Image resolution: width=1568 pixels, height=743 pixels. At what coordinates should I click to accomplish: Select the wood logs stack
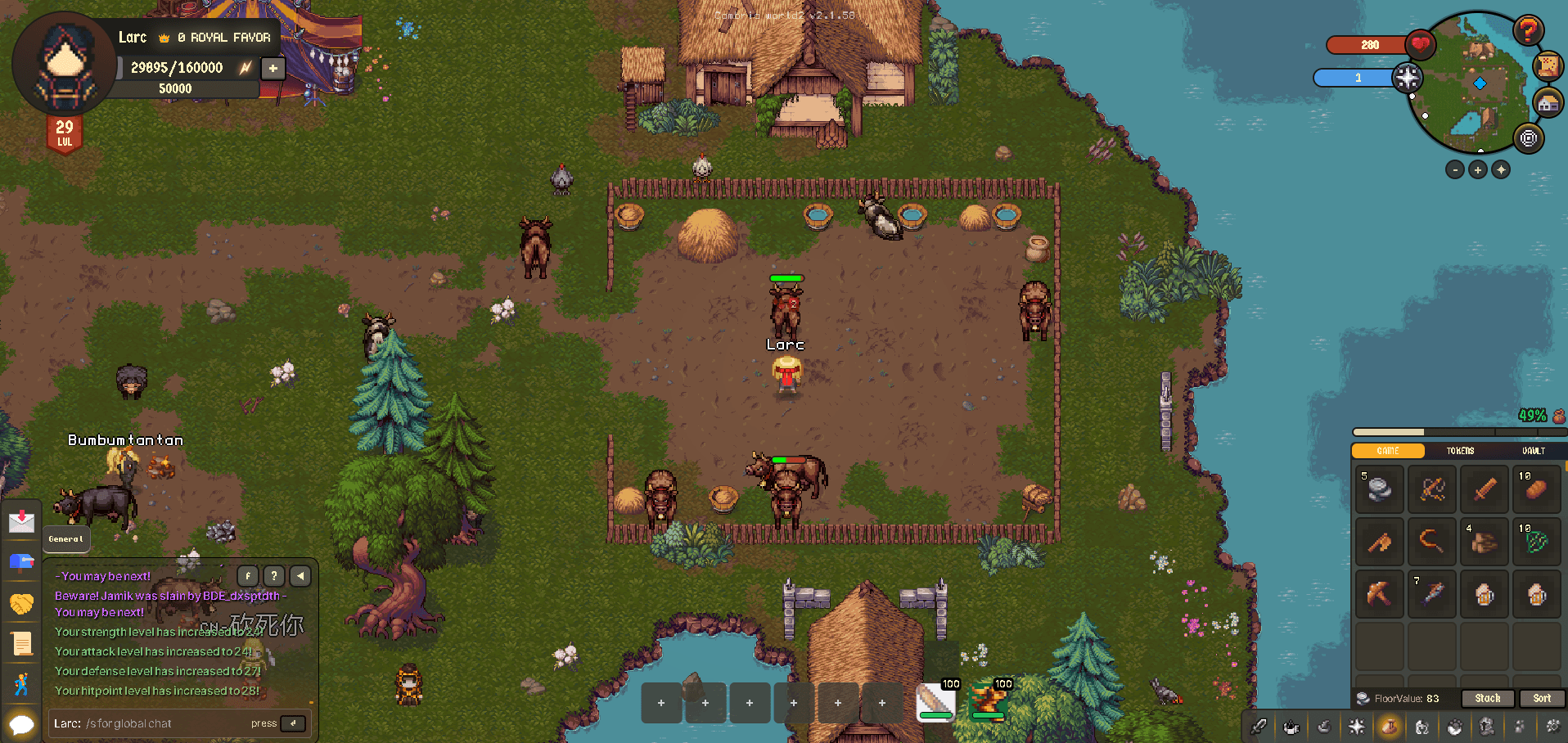(x=1484, y=541)
